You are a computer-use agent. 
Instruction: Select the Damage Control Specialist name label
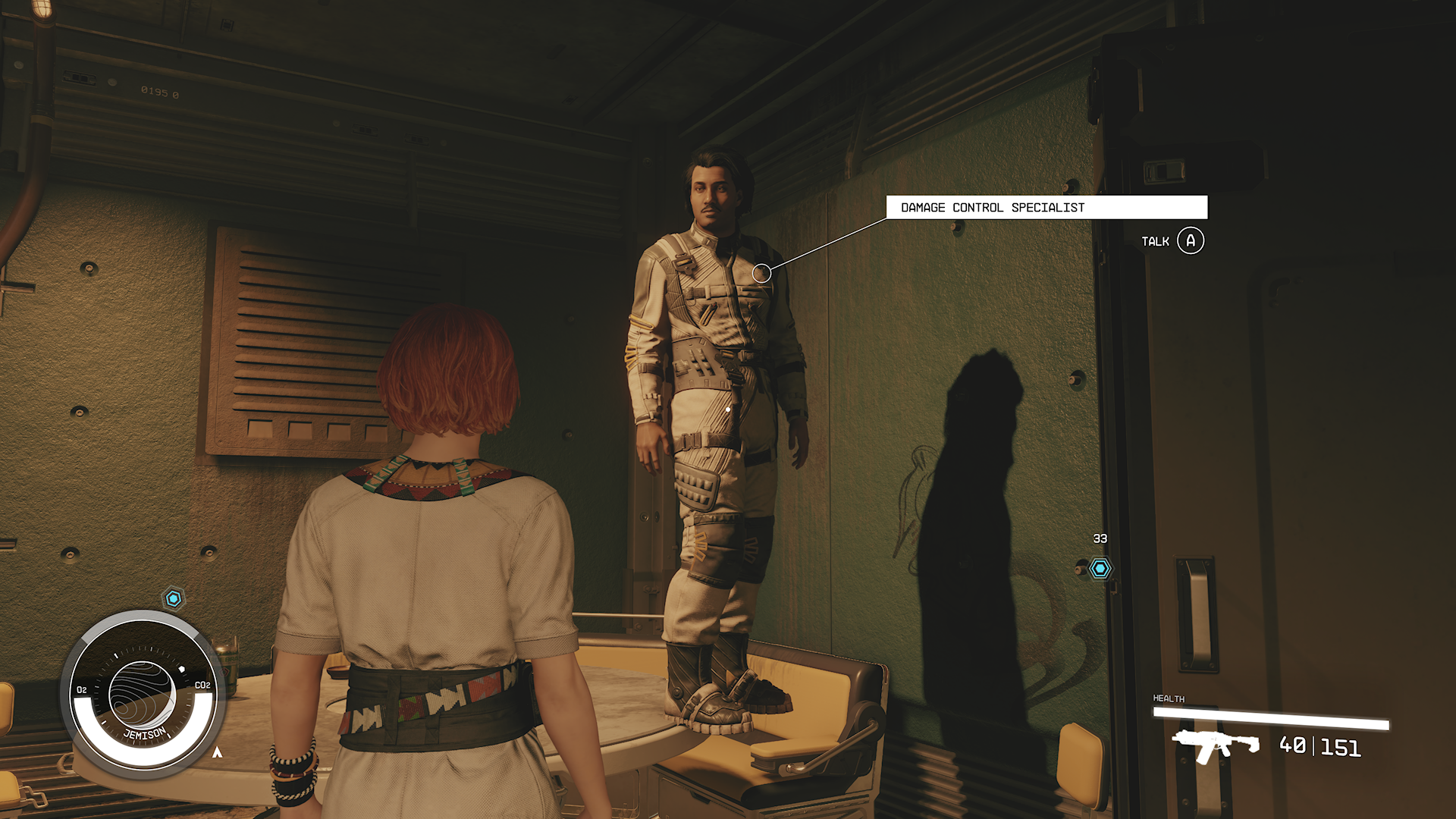(x=1046, y=208)
